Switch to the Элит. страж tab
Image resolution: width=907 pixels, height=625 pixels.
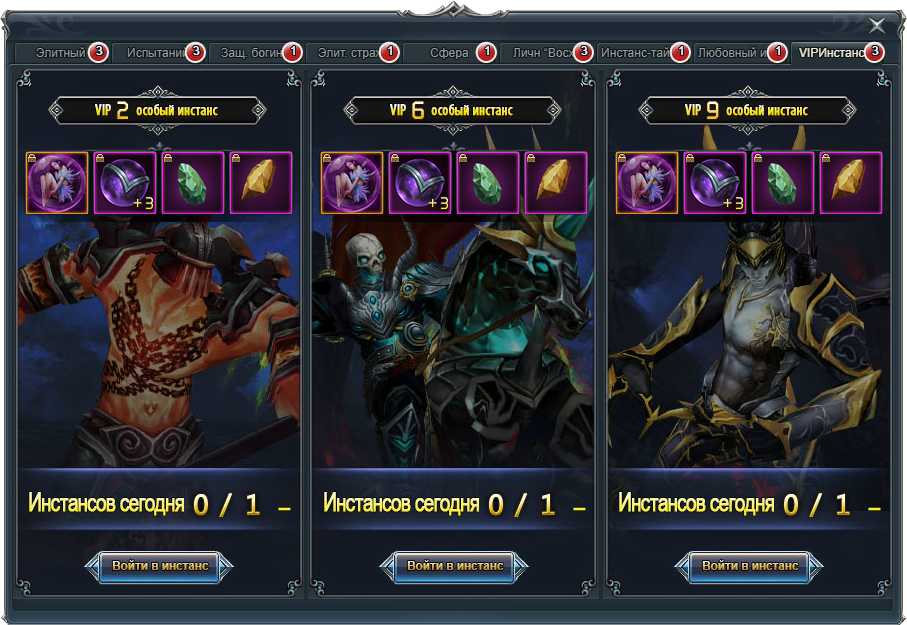(x=348, y=53)
